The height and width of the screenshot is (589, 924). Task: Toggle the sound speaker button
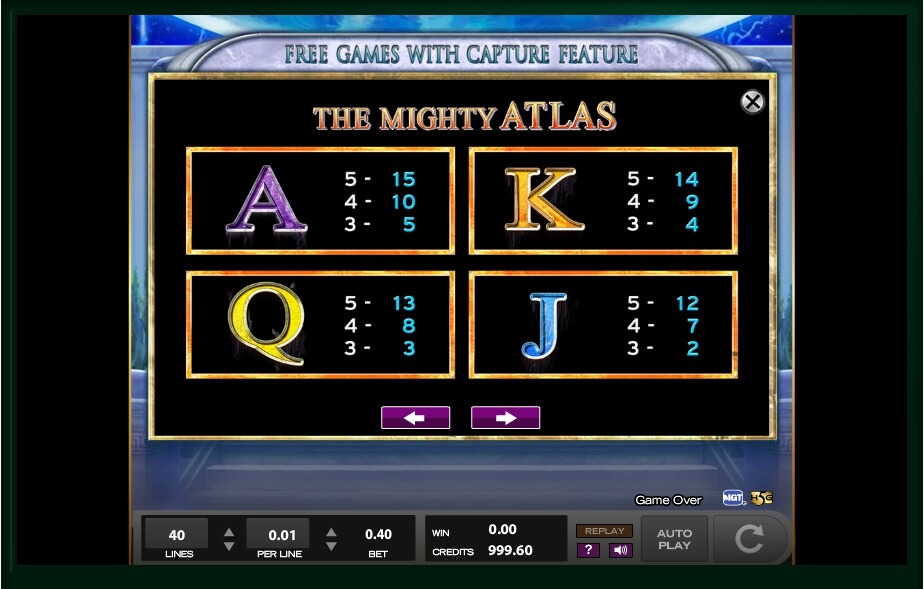620,550
